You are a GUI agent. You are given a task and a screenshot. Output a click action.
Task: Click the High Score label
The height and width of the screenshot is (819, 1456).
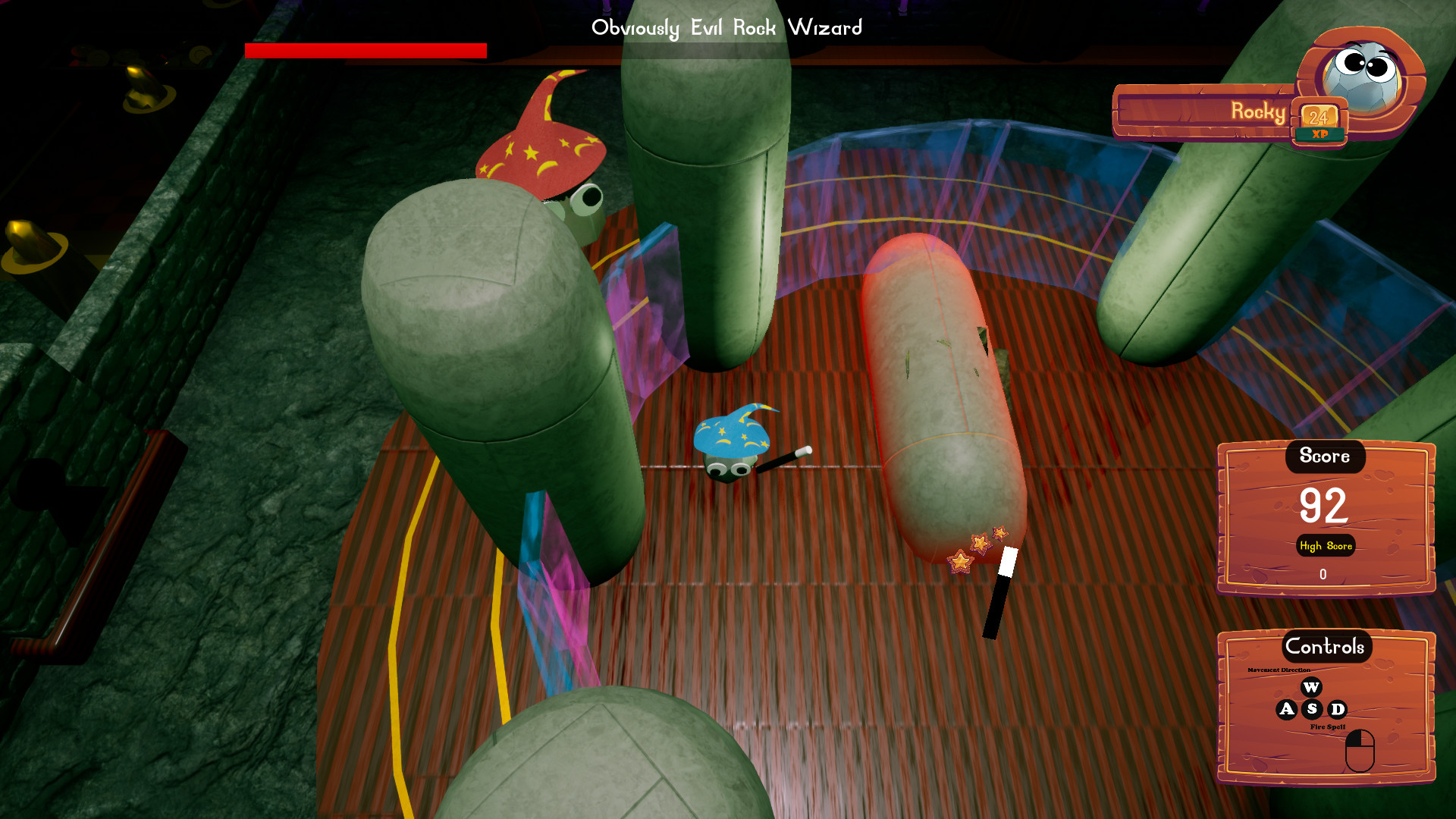point(1326,545)
